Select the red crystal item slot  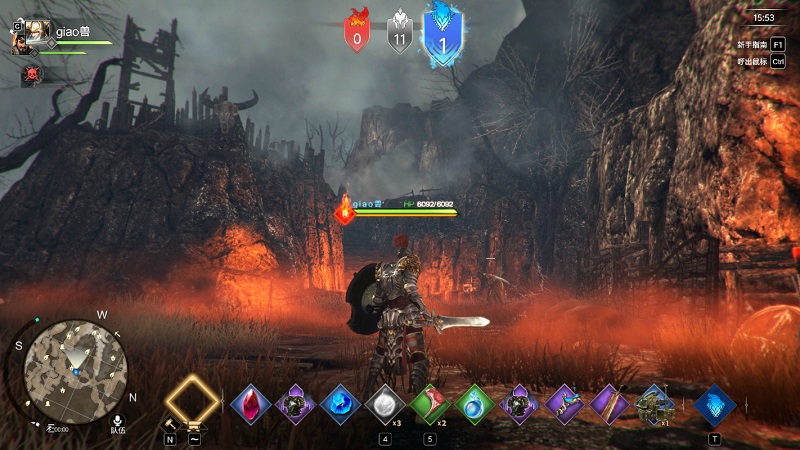click(249, 404)
